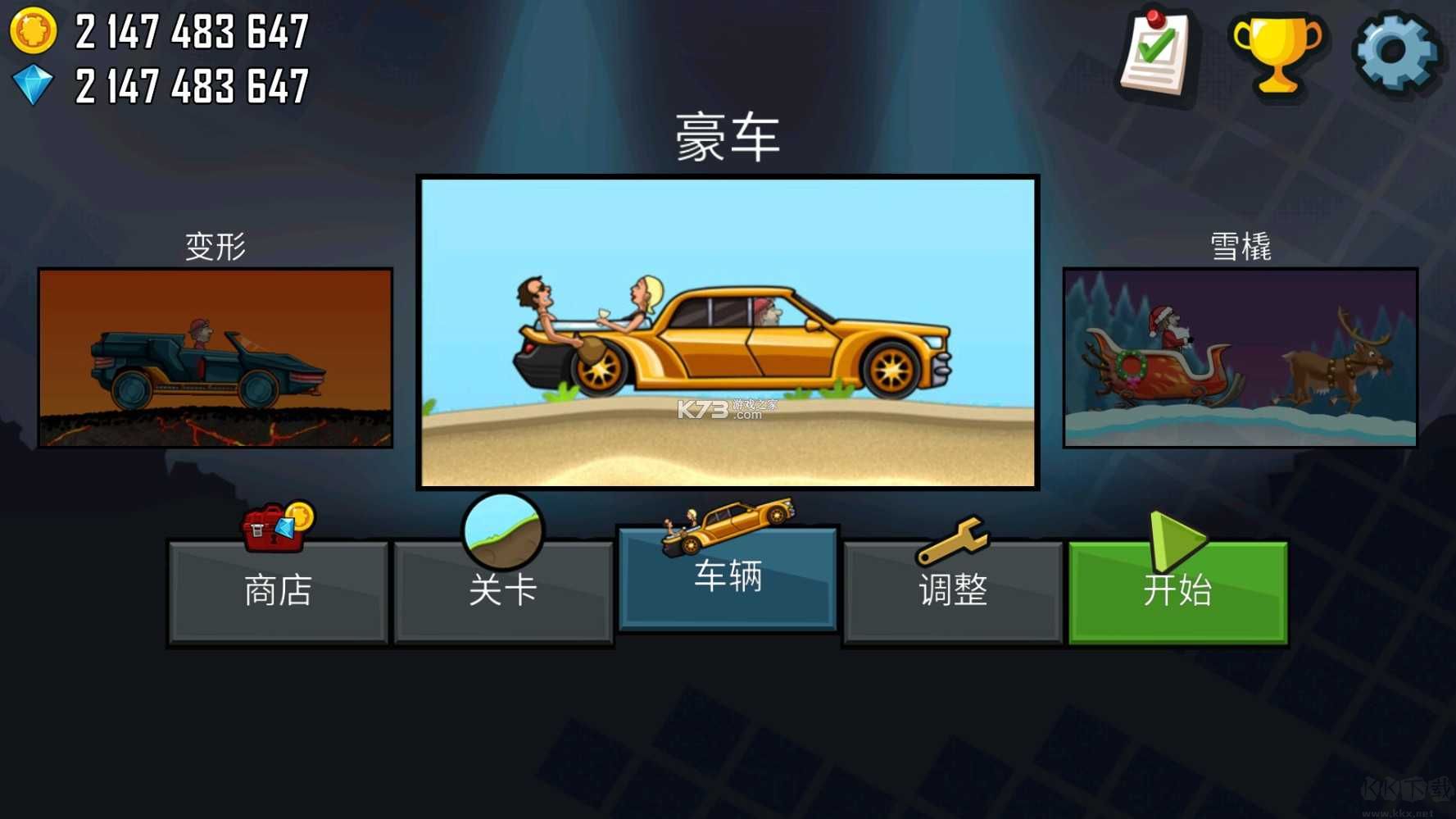Viewport: 1456px width, 819px height.
Task: Click the large 豪车 limousine showcase image
Action: 728,332
